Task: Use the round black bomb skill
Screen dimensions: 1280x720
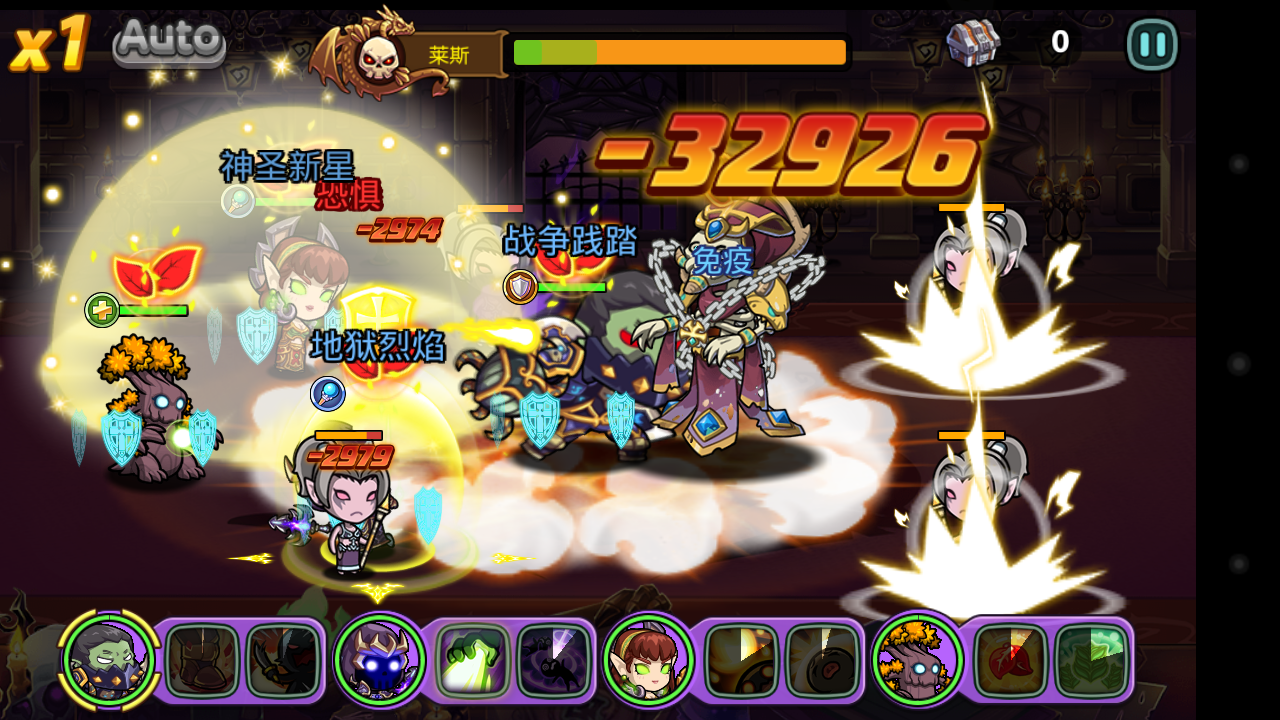Action: tap(823, 661)
